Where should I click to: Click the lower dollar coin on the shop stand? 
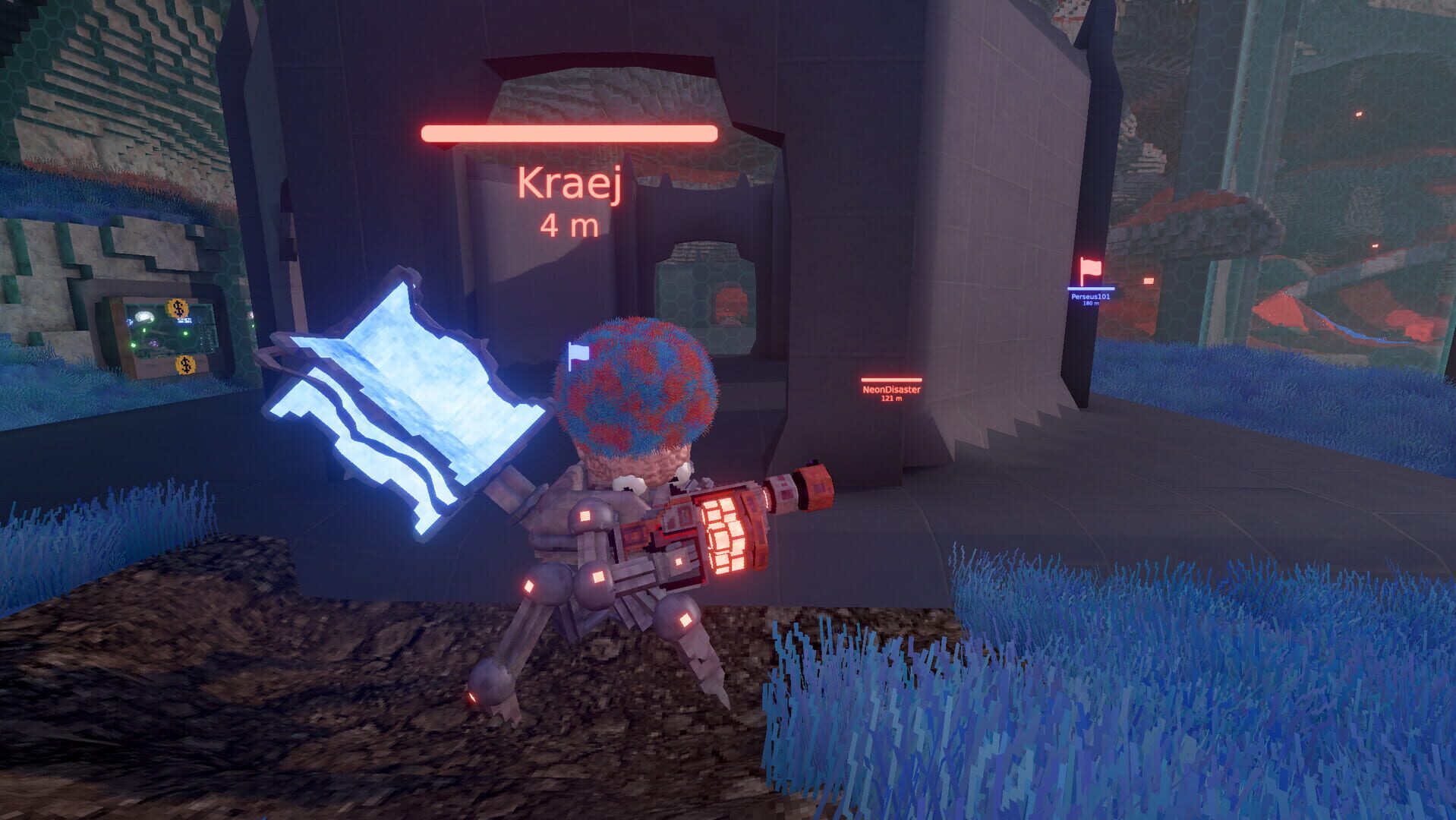[185, 365]
